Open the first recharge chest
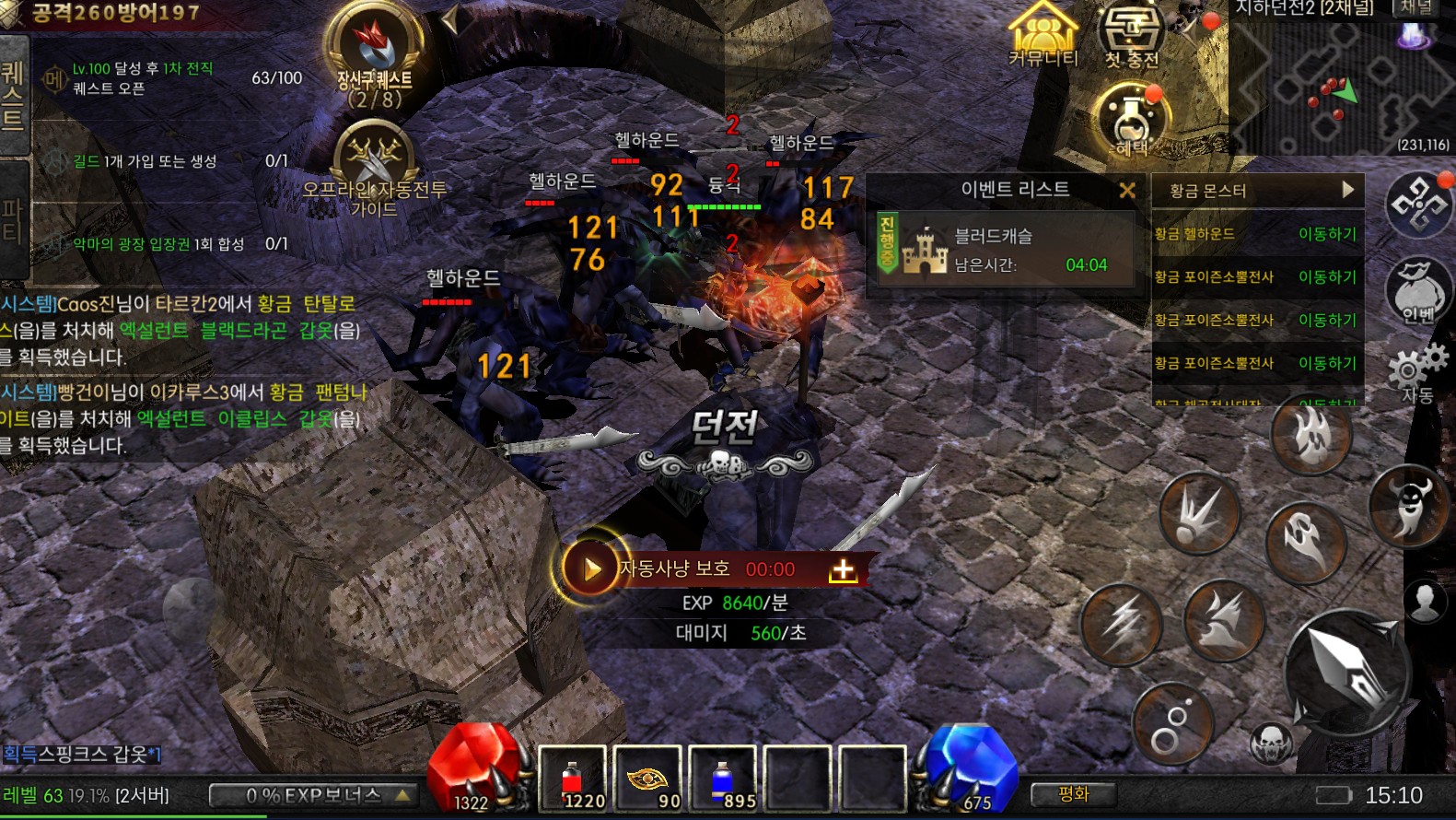This screenshot has height=820, width=1456. pos(1132,35)
